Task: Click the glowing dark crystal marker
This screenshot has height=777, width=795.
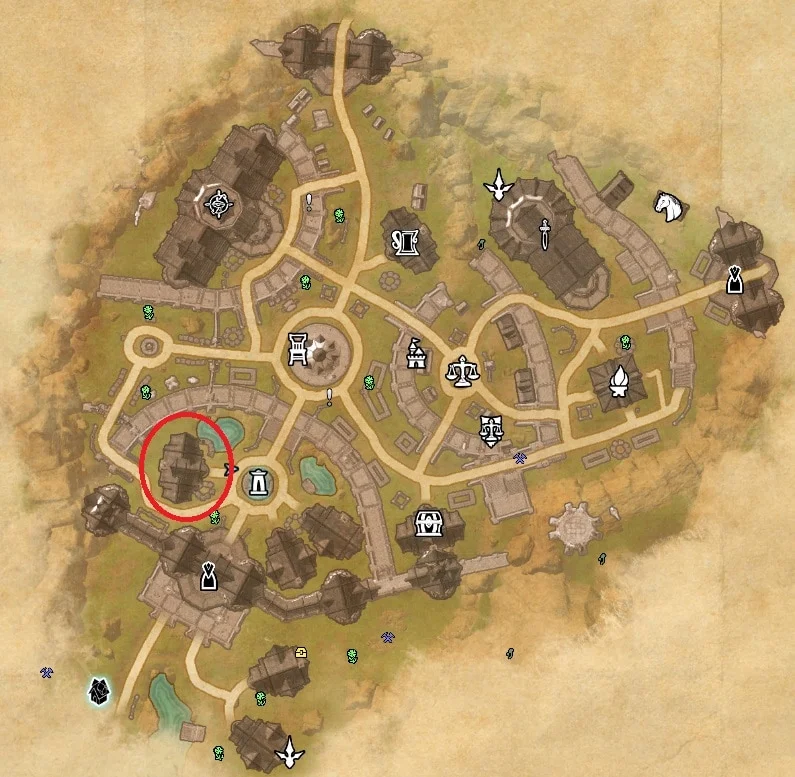Action: click(99, 689)
